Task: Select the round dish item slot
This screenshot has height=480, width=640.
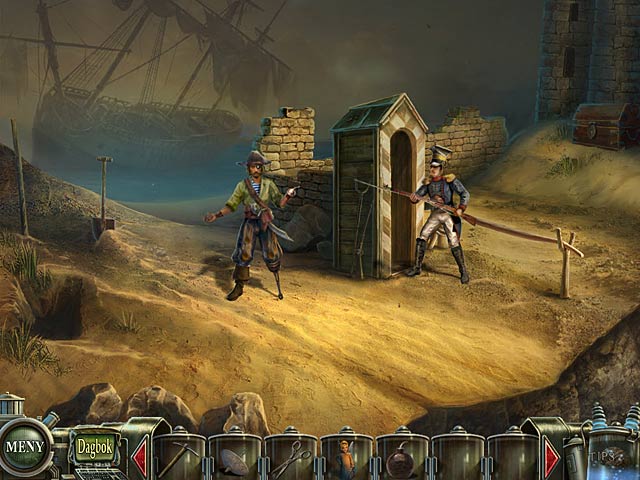Action: tap(236, 461)
